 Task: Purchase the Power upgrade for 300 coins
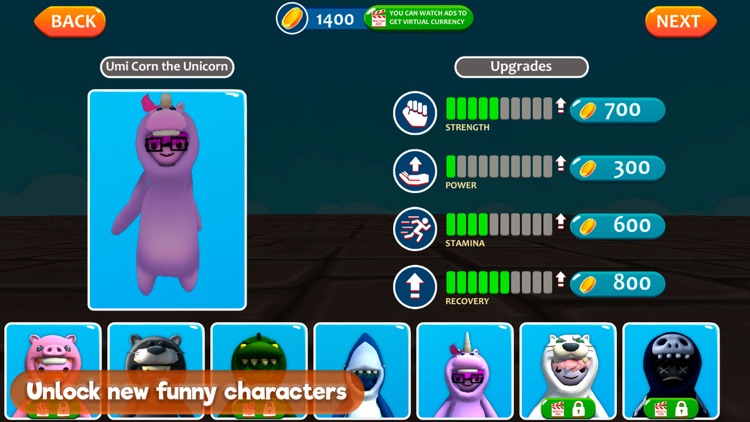[617, 168]
